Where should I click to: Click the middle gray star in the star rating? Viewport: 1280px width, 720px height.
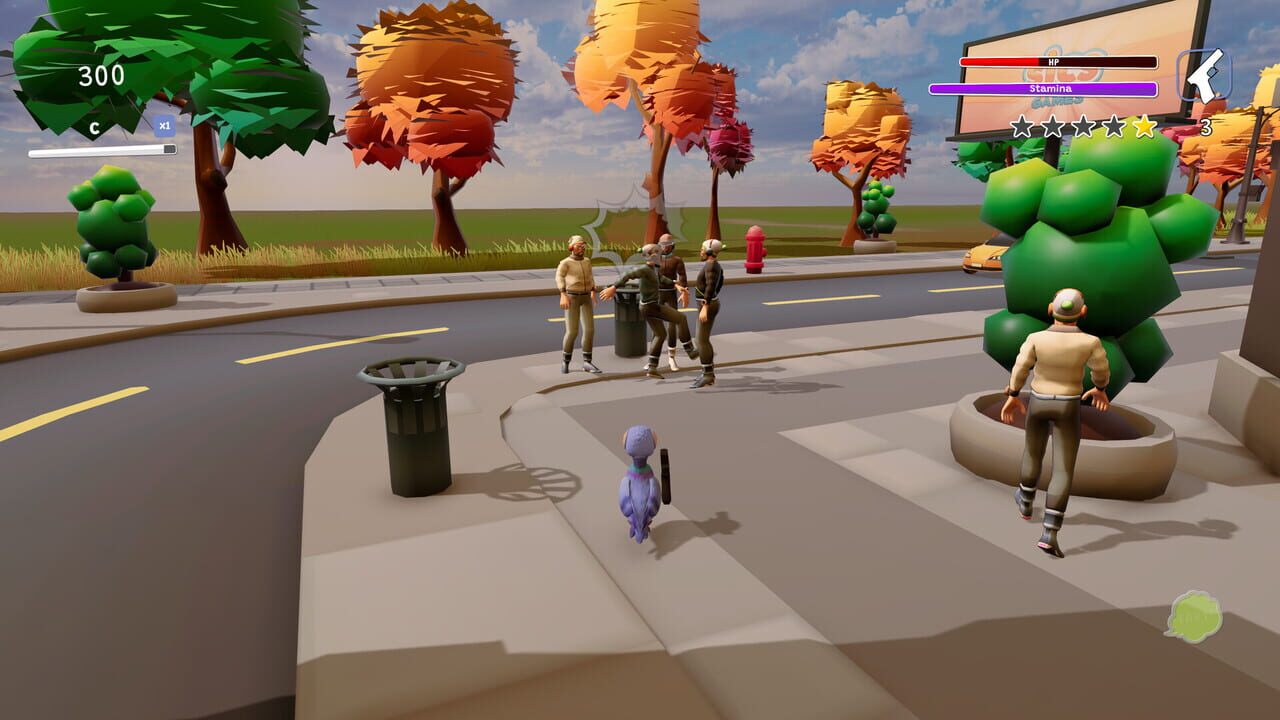point(1086,126)
